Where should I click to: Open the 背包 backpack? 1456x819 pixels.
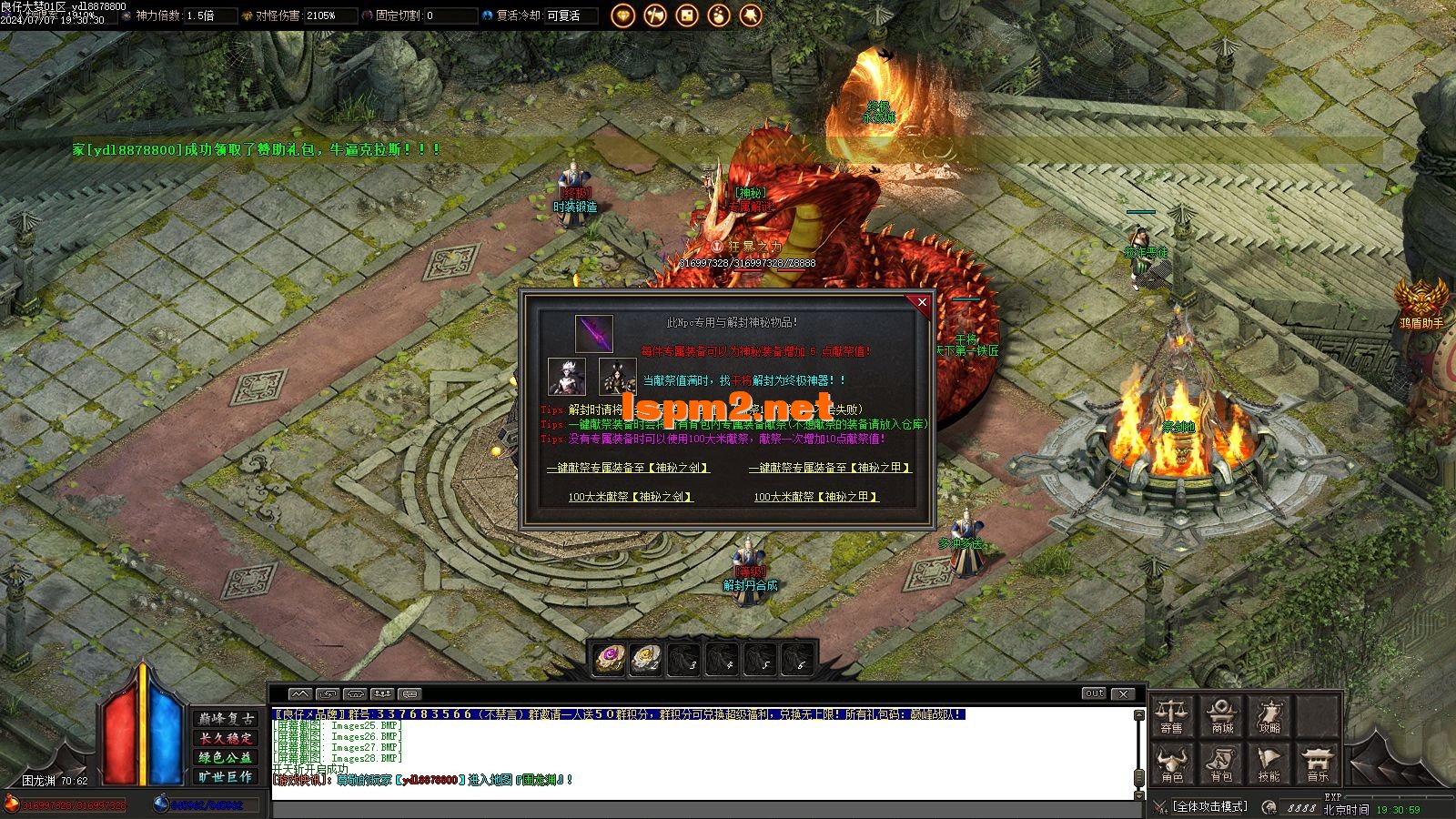1221,764
